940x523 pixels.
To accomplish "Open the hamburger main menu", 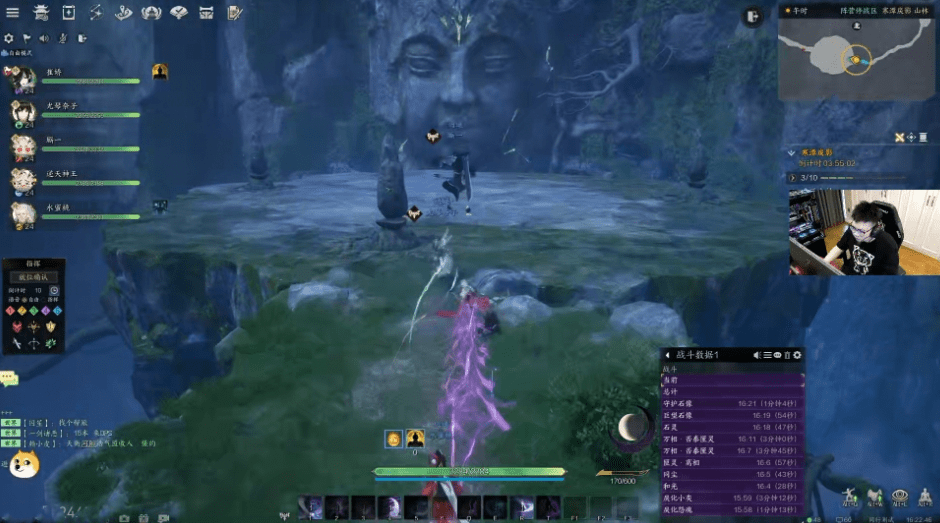I will pos(13,13).
